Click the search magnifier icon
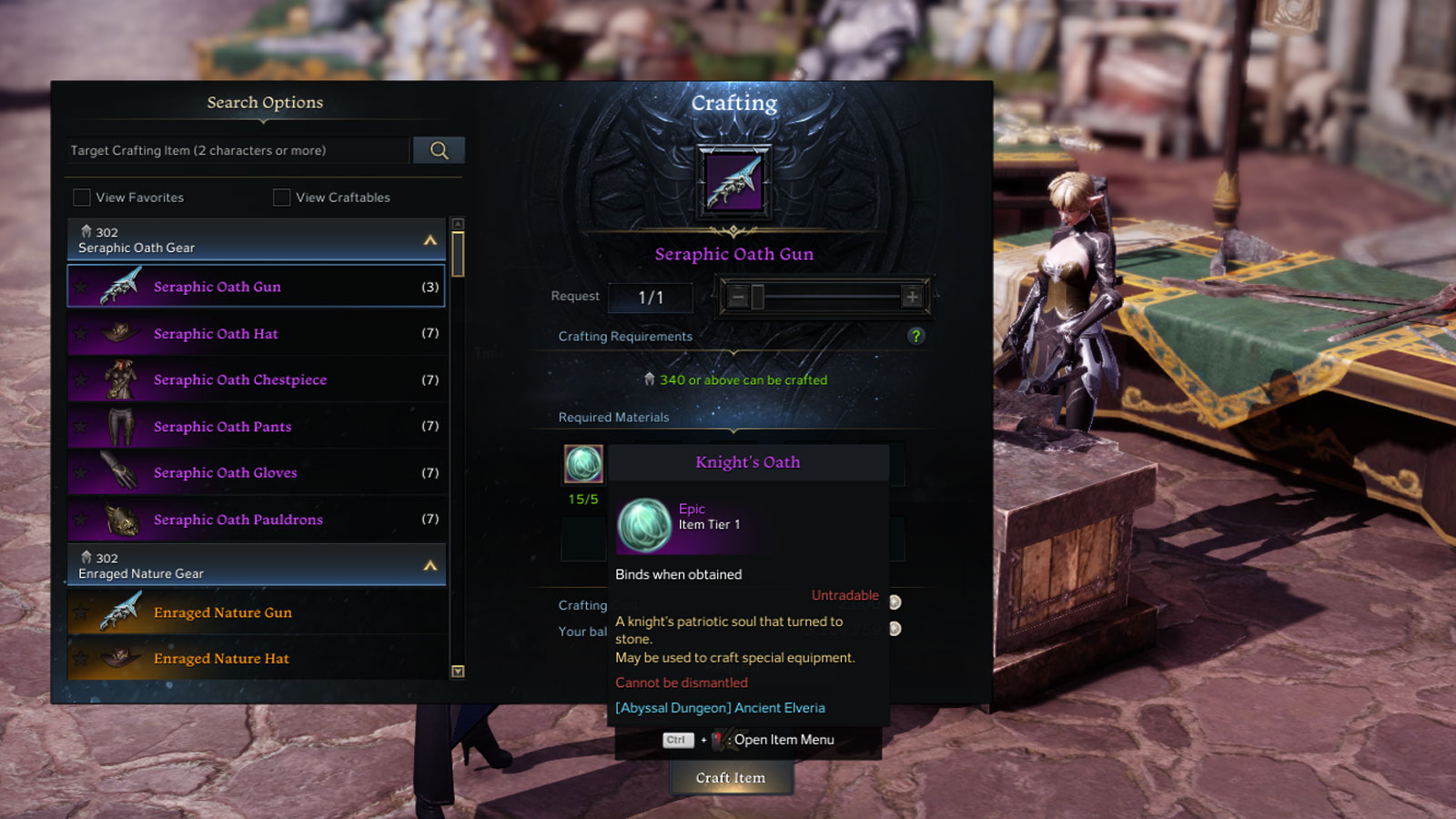Image resolution: width=1456 pixels, height=819 pixels. [439, 149]
